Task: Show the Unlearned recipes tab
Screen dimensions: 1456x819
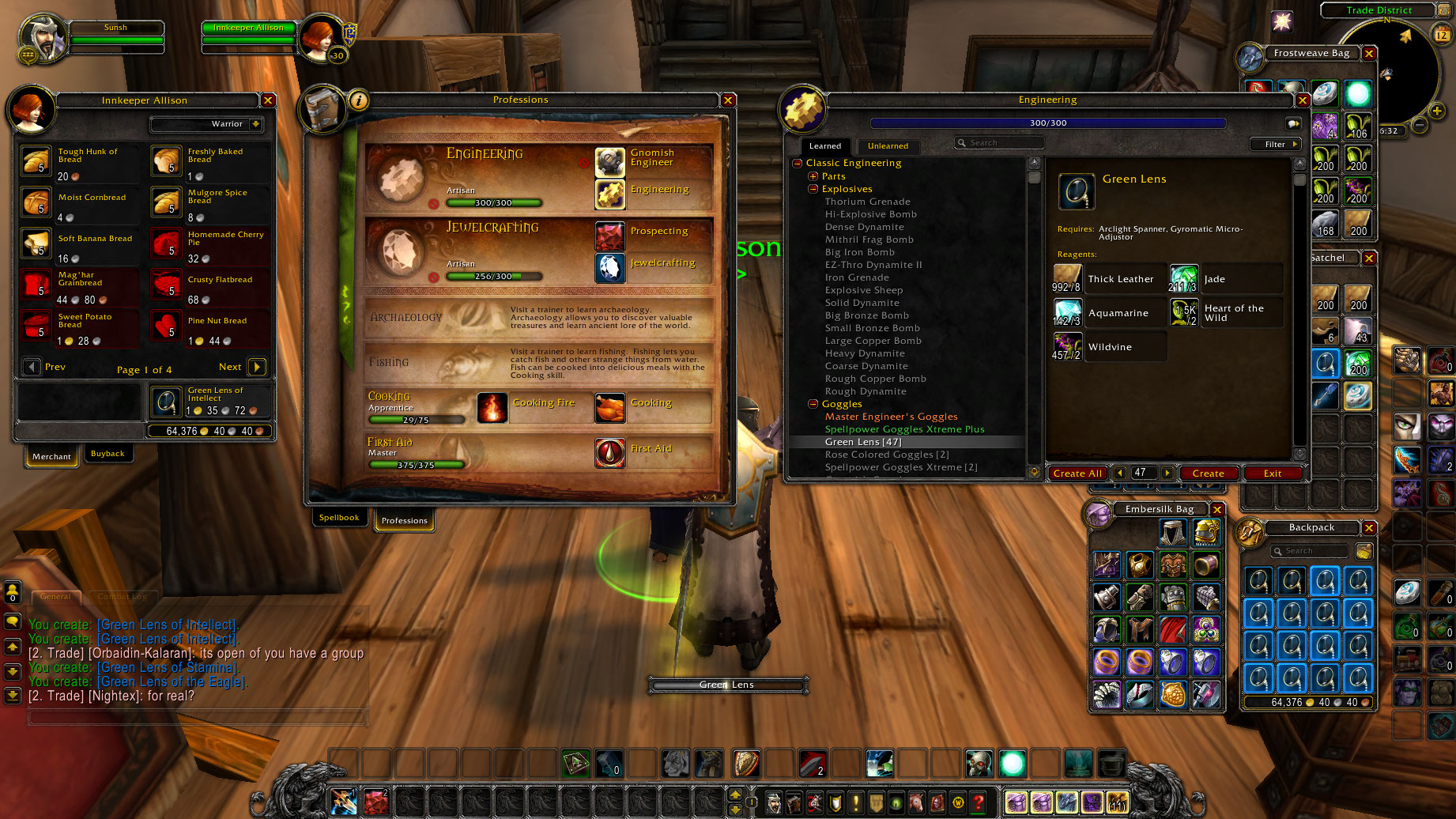Action: click(x=888, y=146)
